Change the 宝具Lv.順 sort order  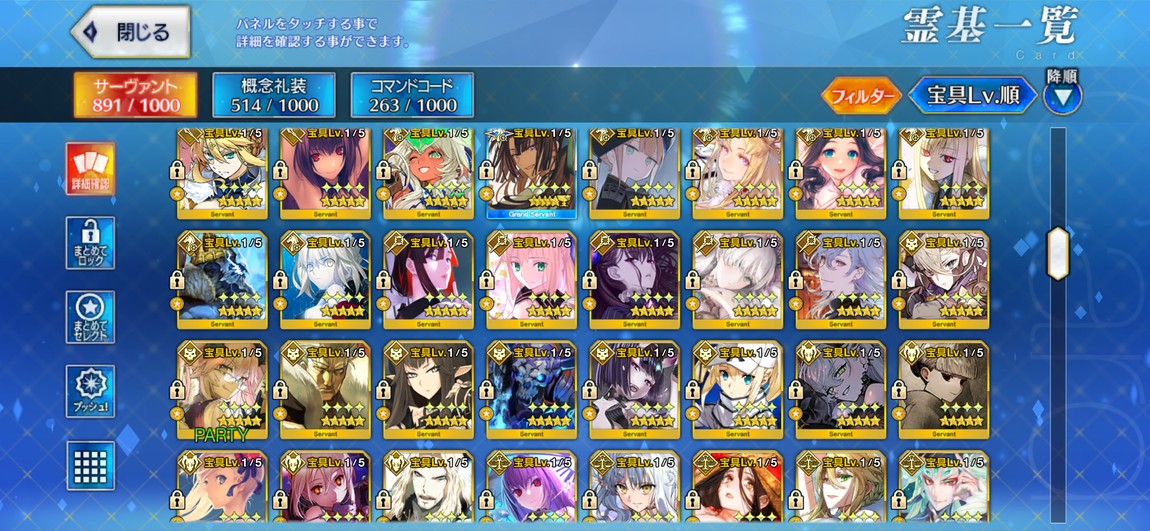972,96
